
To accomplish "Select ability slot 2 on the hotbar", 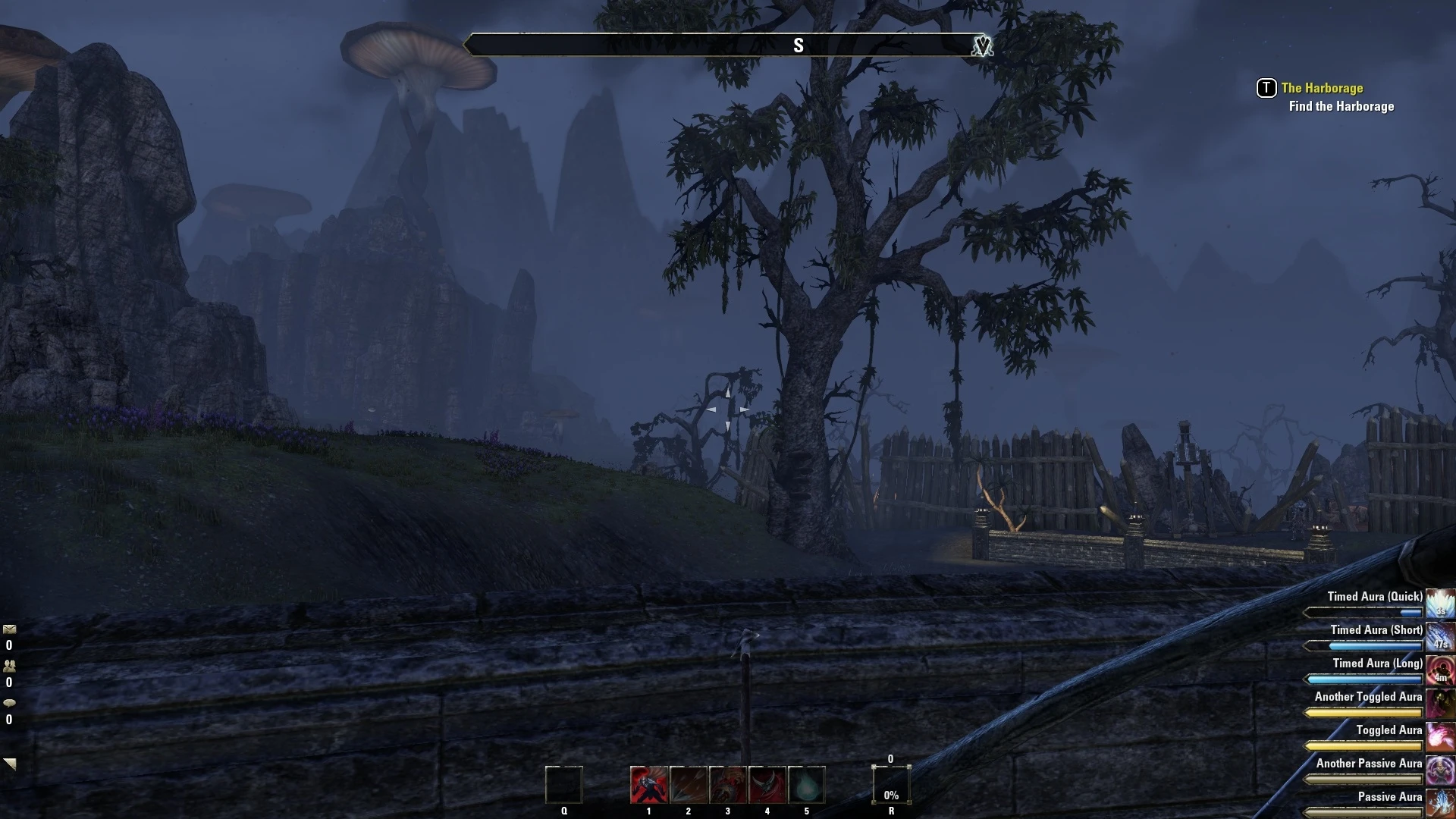I will [688, 786].
